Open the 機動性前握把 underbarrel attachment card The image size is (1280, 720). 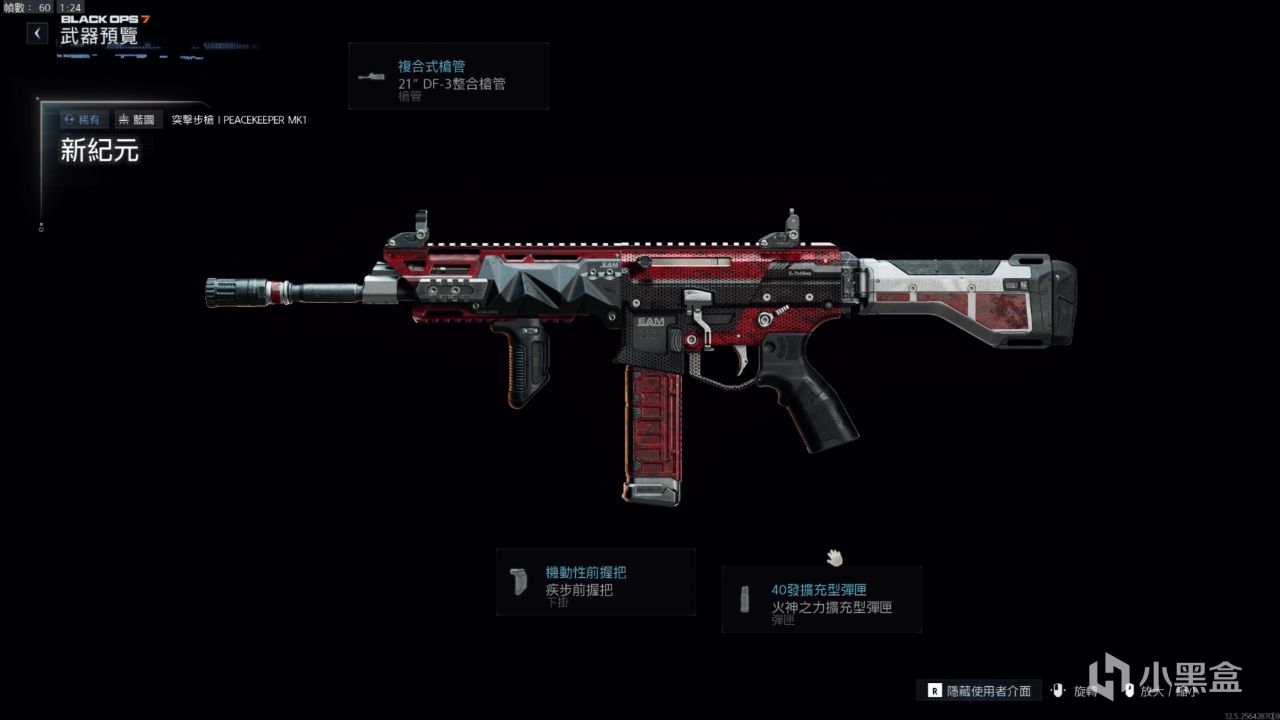[596, 582]
